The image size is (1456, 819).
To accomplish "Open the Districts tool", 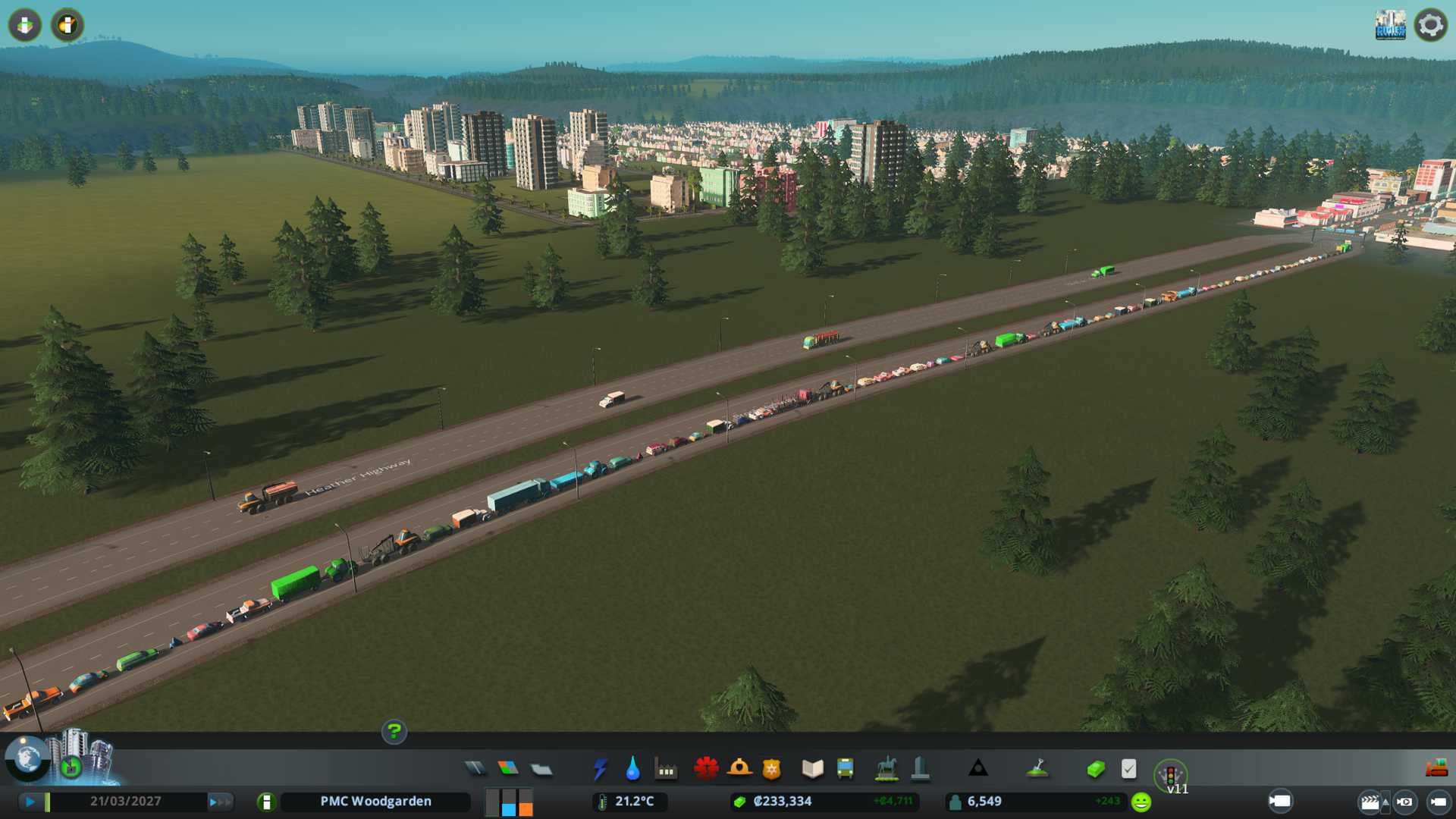I will pos(541,770).
